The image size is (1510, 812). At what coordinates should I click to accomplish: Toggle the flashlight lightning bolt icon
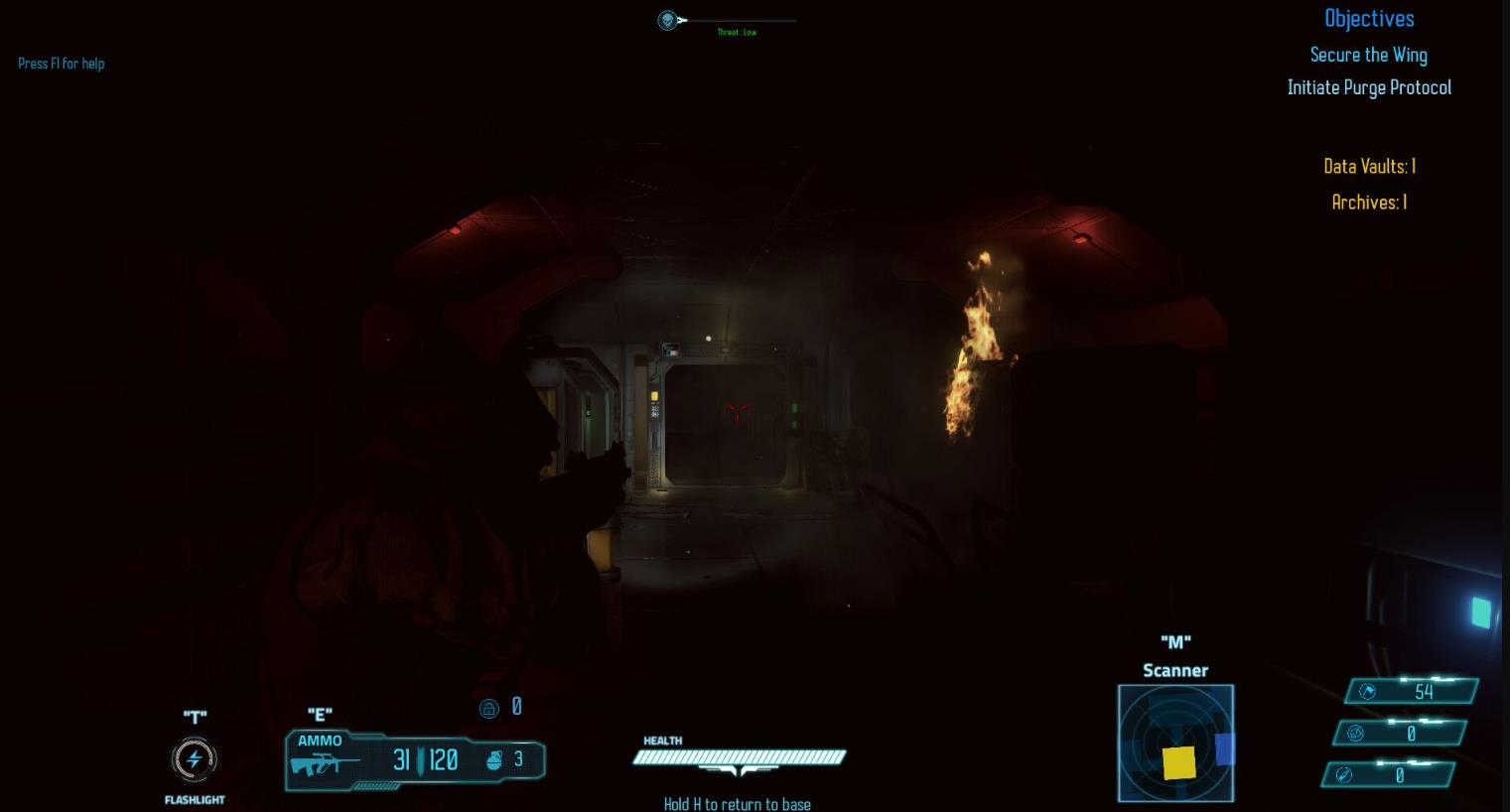pyautogui.click(x=195, y=759)
